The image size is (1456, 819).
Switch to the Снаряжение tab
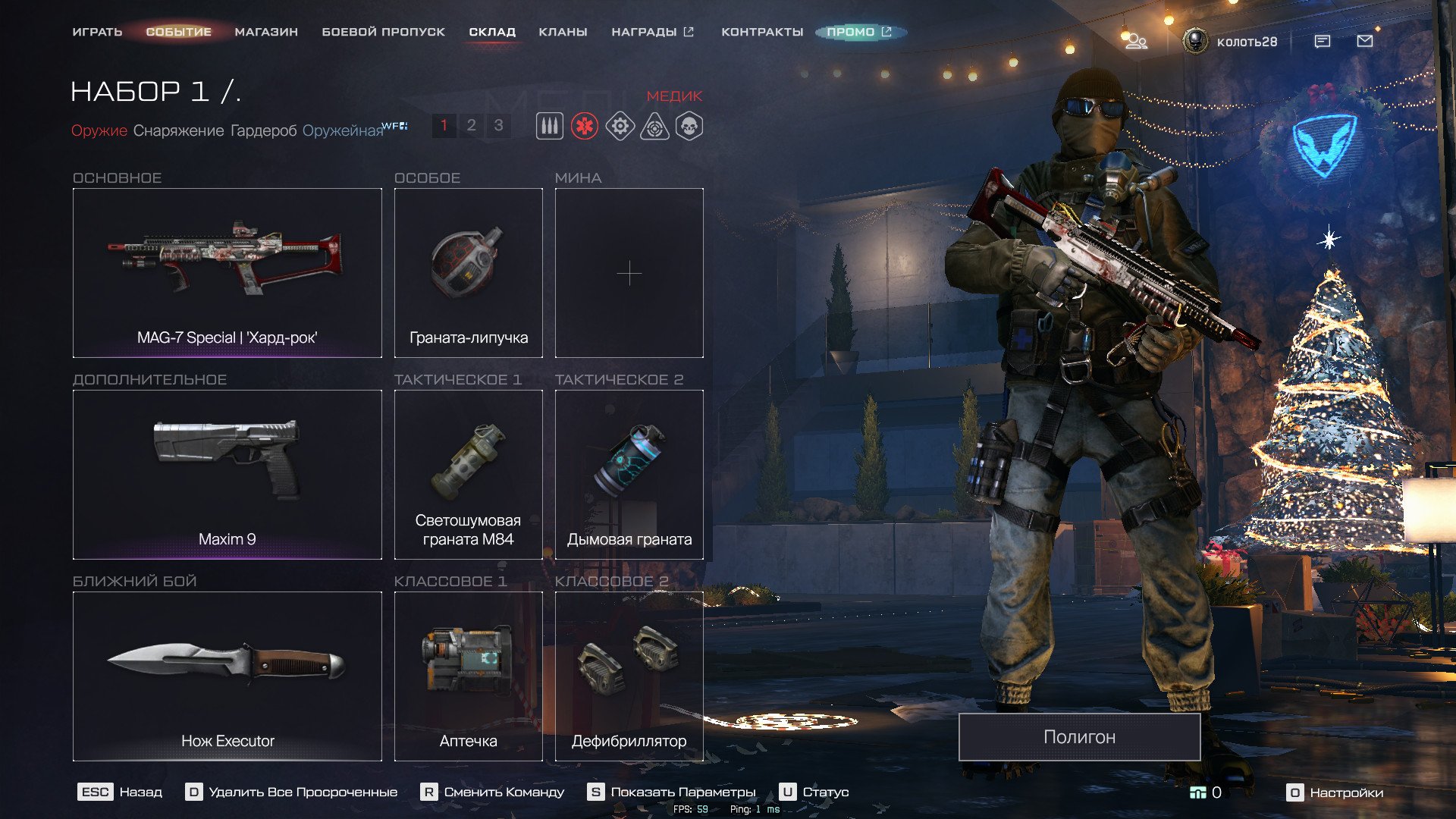pos(178,130)
